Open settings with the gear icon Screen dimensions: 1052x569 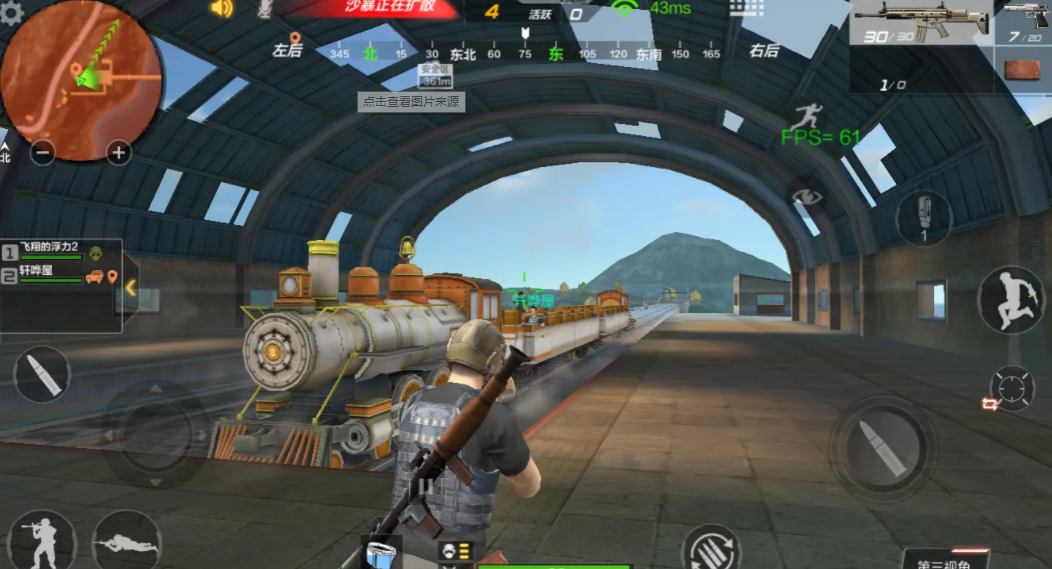(x=12, y=12)
